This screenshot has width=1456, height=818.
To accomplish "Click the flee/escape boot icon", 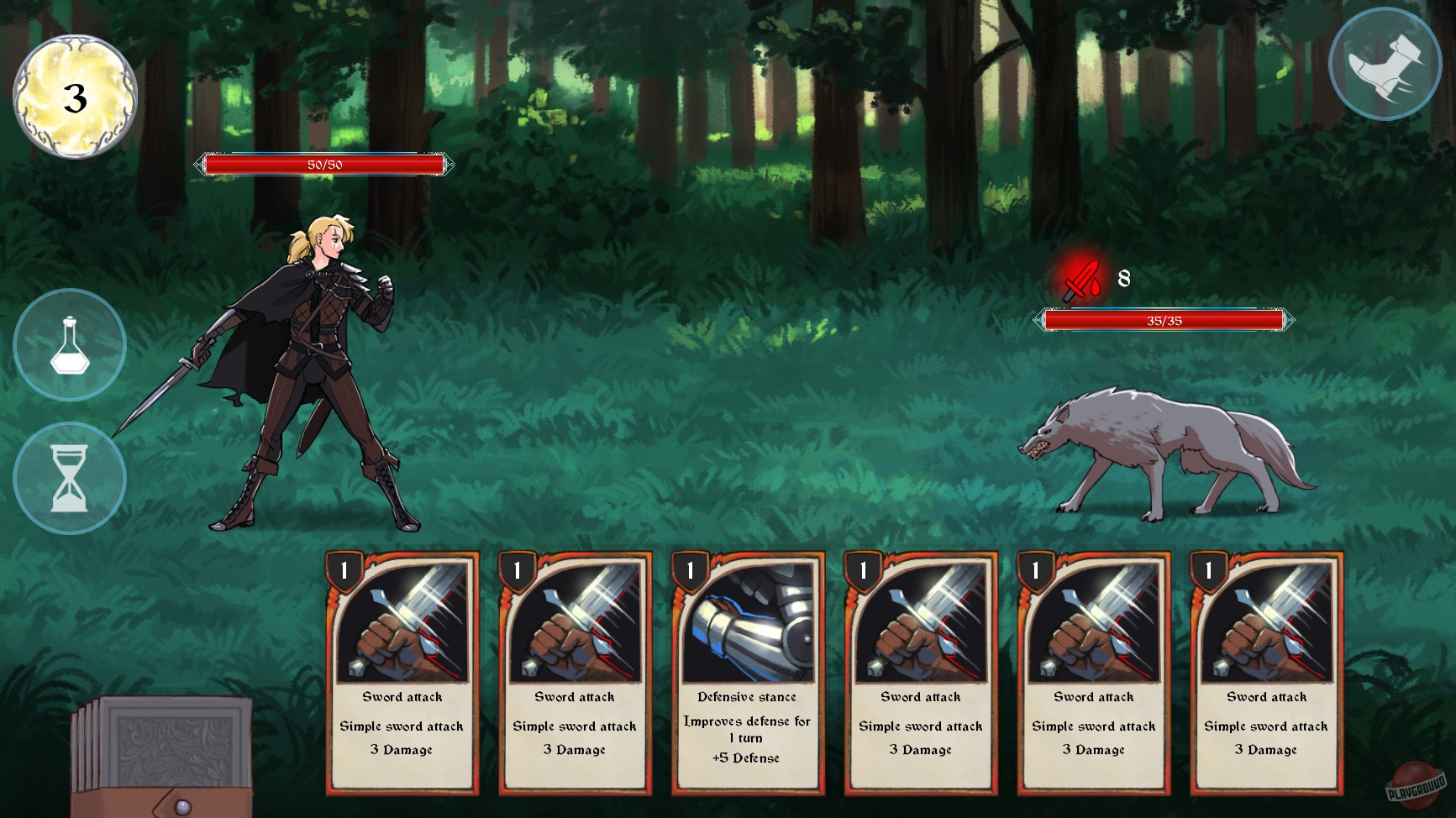I will tap(1384, 61).
